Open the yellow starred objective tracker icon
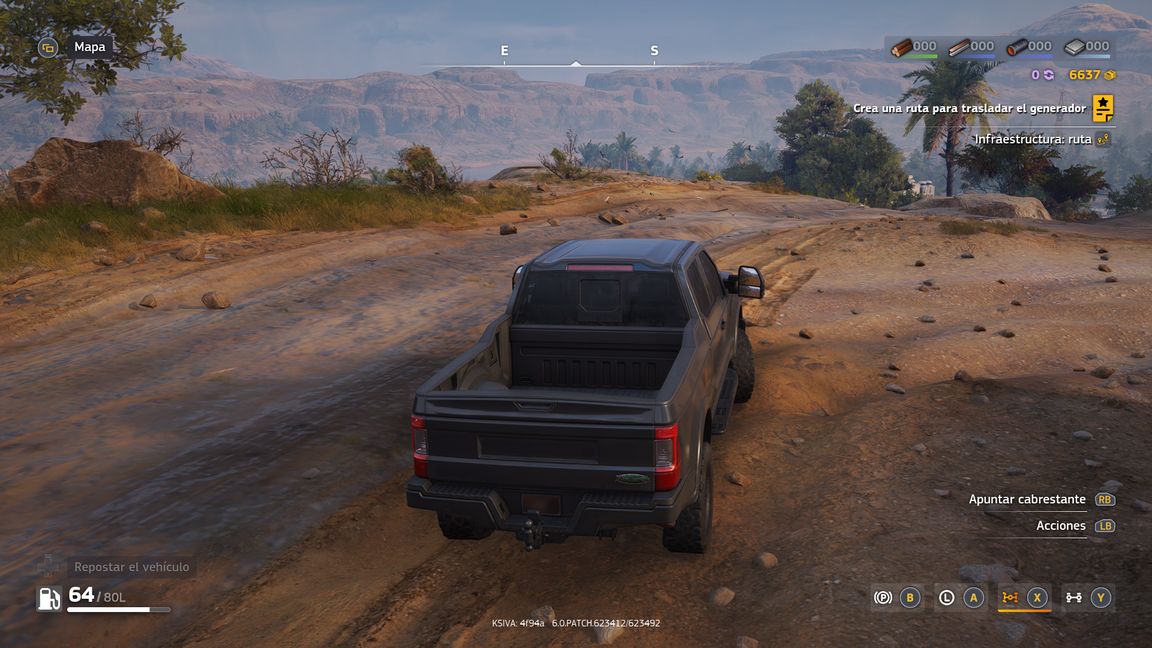The image size is (1152, 648). (x=1102, y=108)
